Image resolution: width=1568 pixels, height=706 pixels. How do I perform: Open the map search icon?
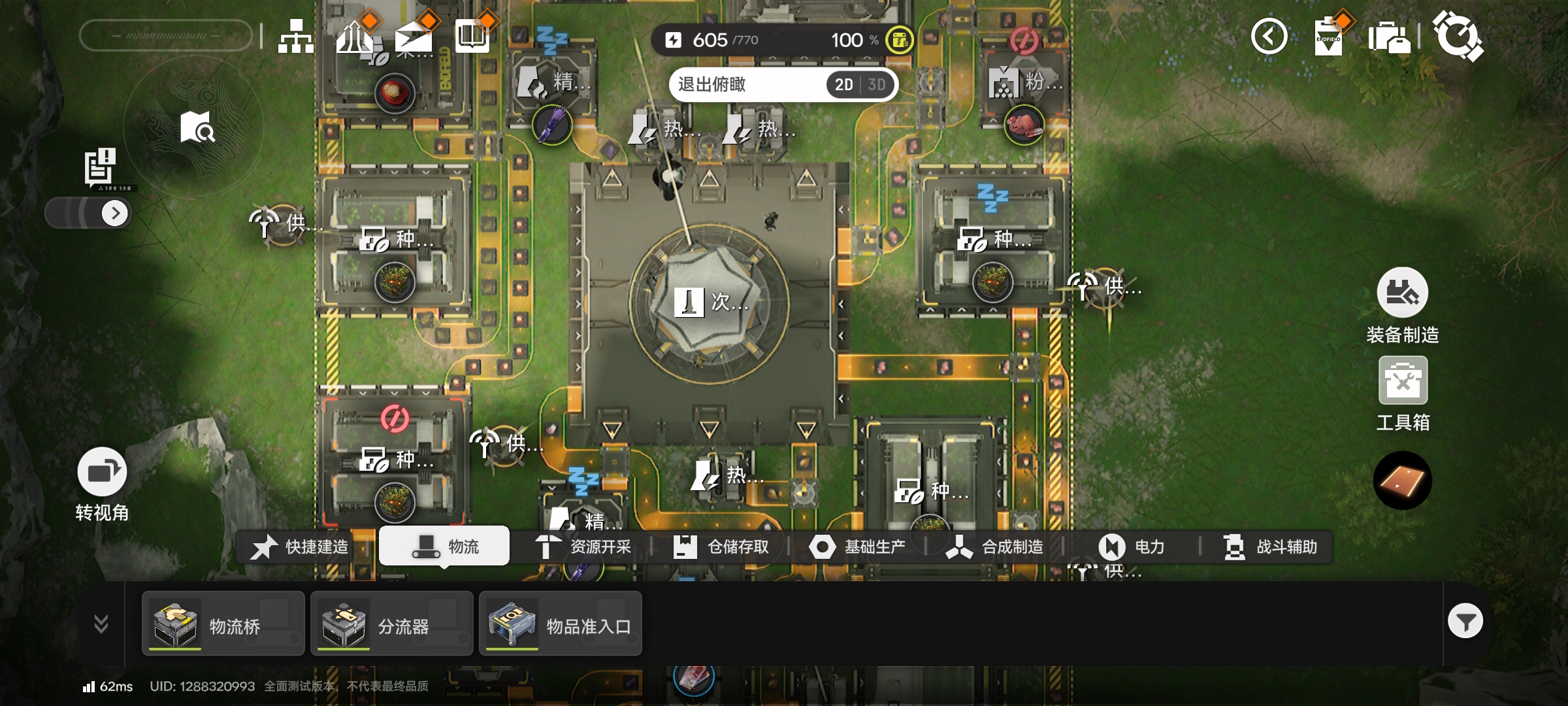click(x=197, y=127)
